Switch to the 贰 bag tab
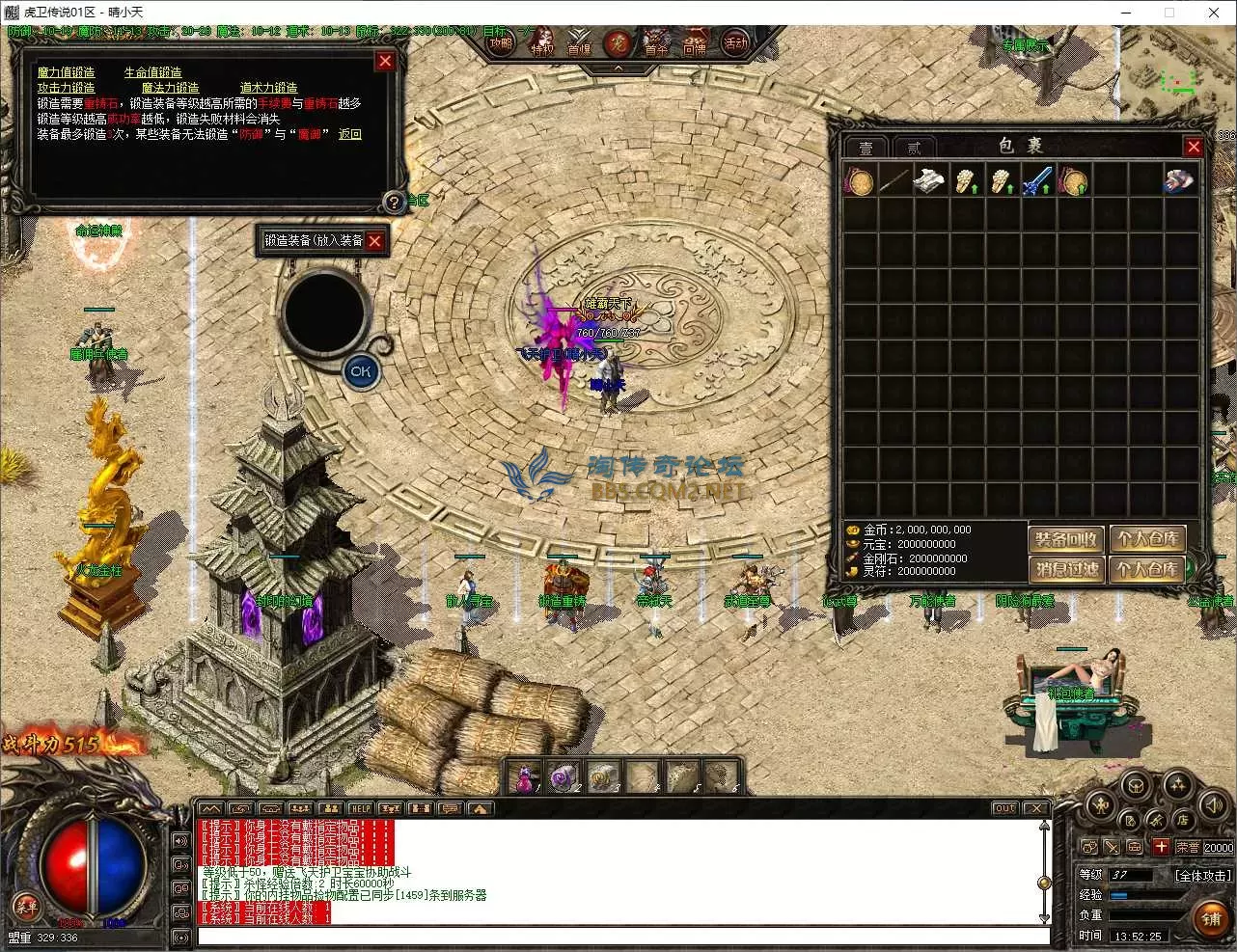The height and width of the screenshot is (952, 1237). 913,148
